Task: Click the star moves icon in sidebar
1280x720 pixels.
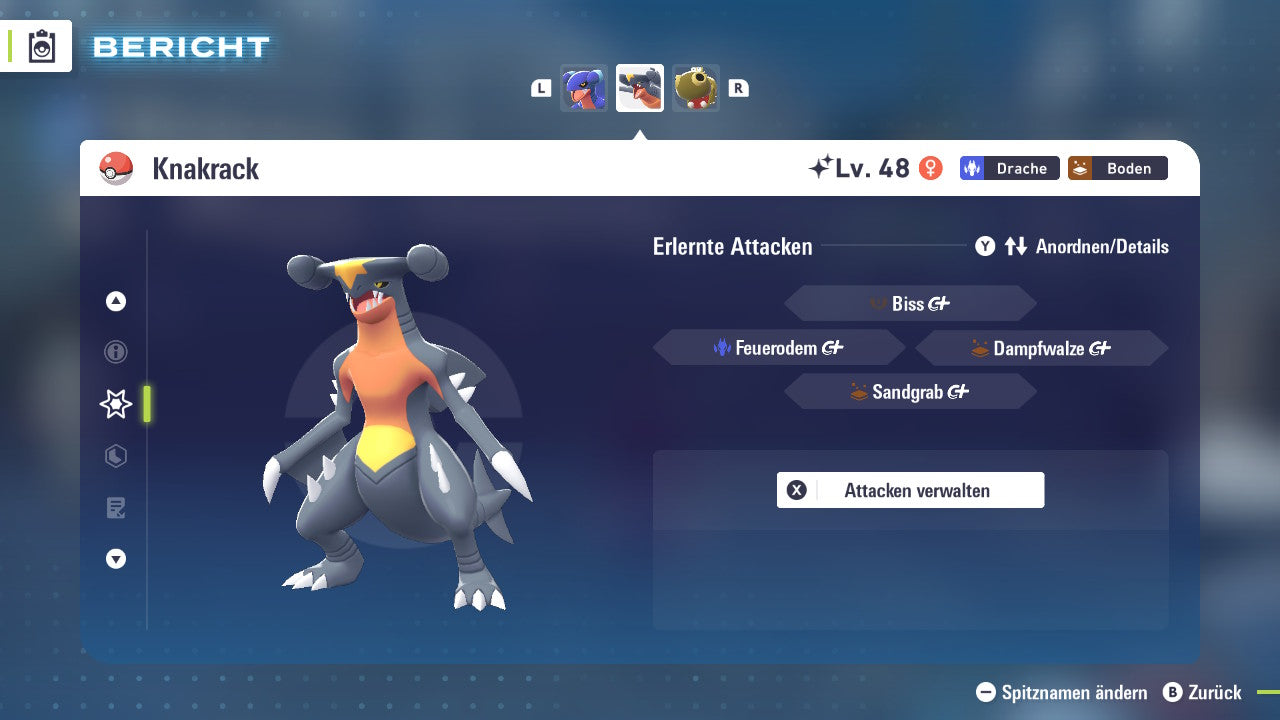Action: tap(115, 404)
